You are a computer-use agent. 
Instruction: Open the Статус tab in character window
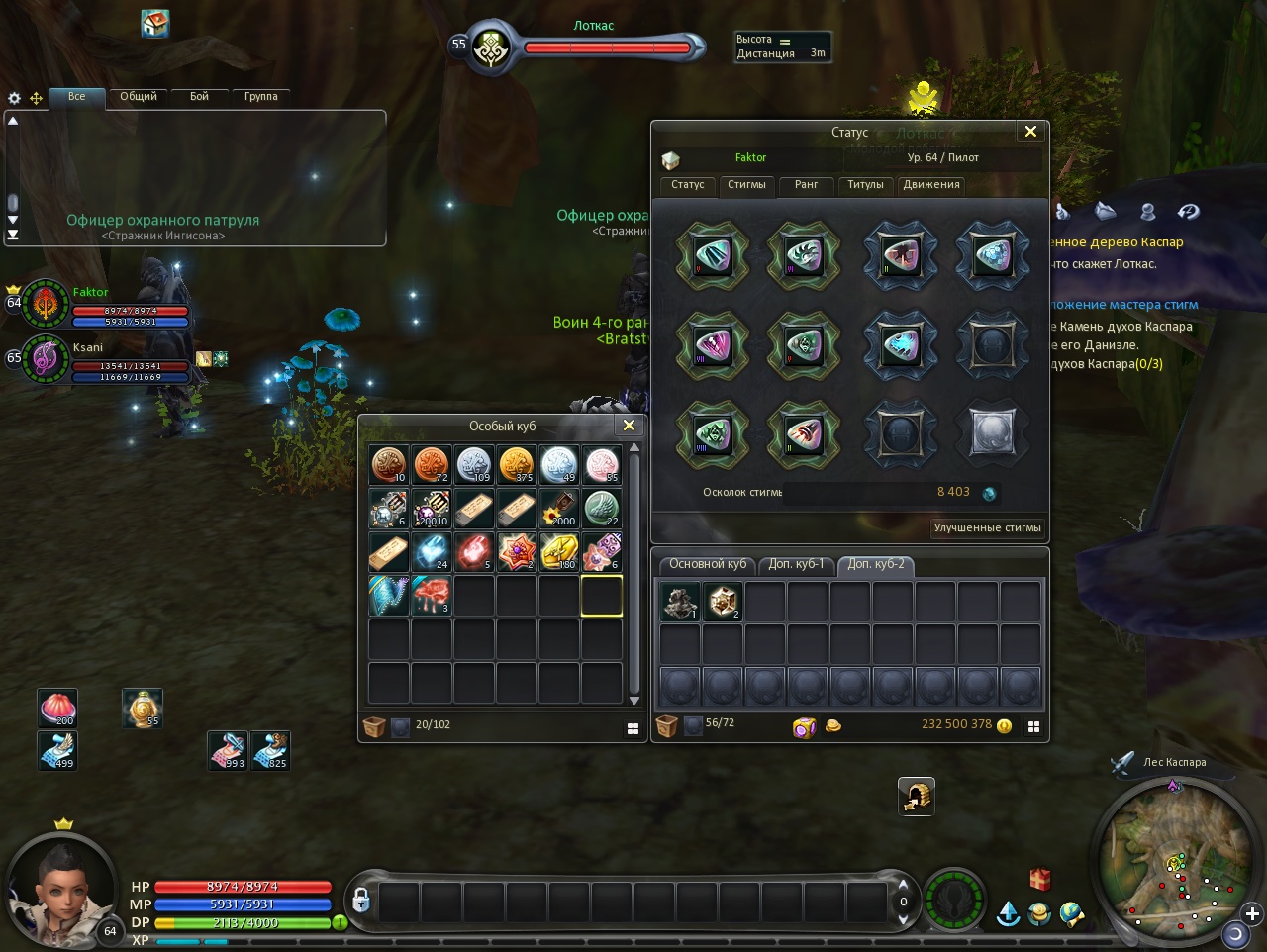pos(687,185)
